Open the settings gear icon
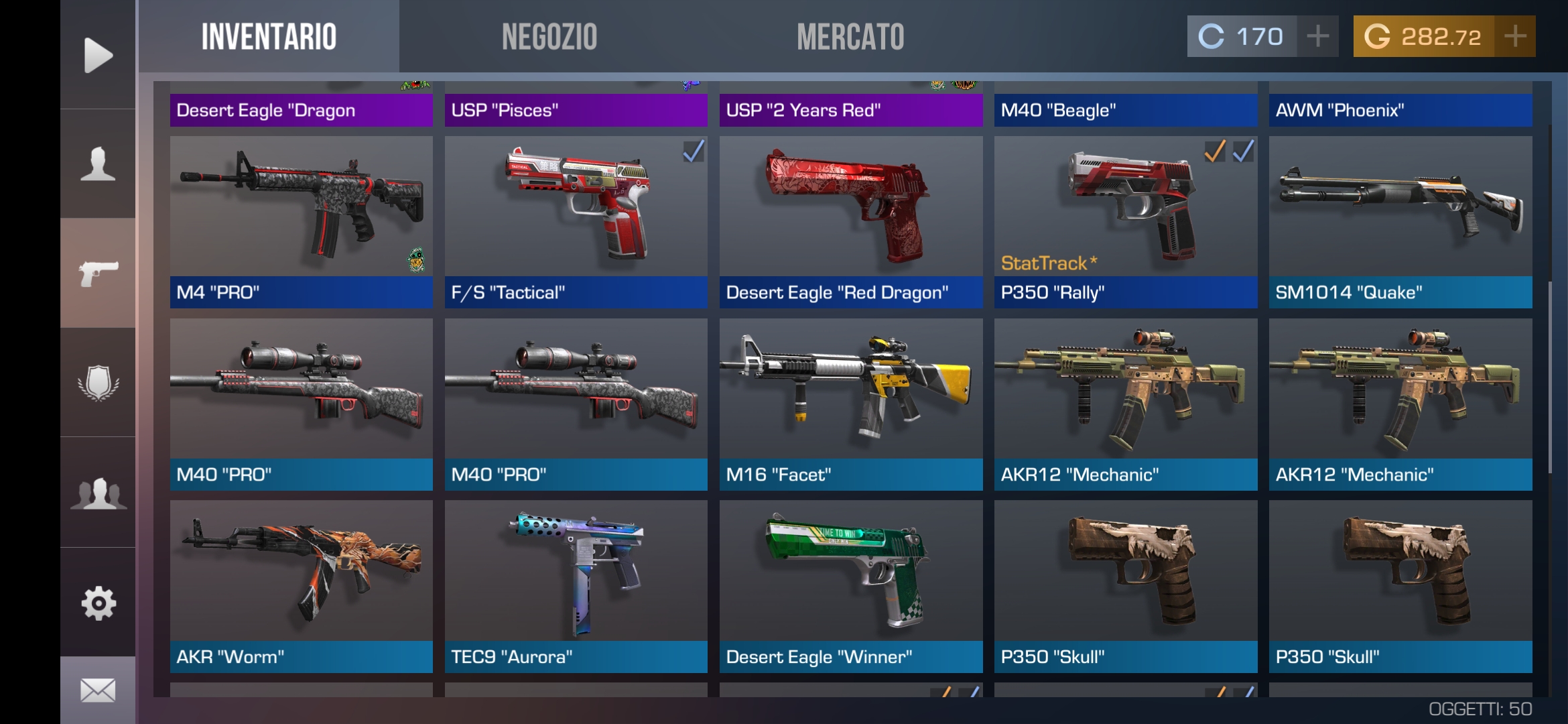This screenshot has height=724, width=1568. point(98,605)
